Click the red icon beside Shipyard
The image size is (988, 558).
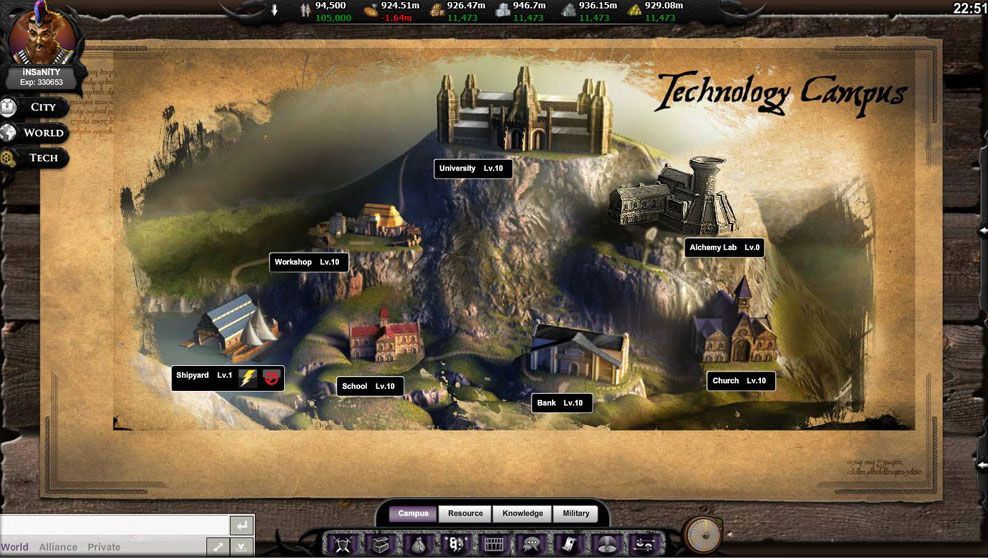(272, 377)
